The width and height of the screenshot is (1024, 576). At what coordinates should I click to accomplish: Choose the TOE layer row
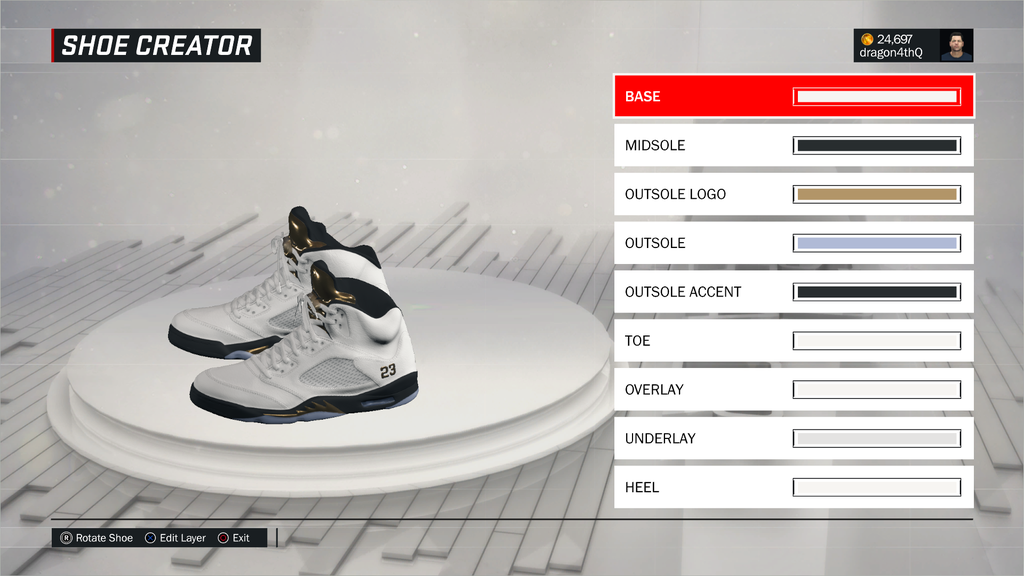click(x=793, y=341)
